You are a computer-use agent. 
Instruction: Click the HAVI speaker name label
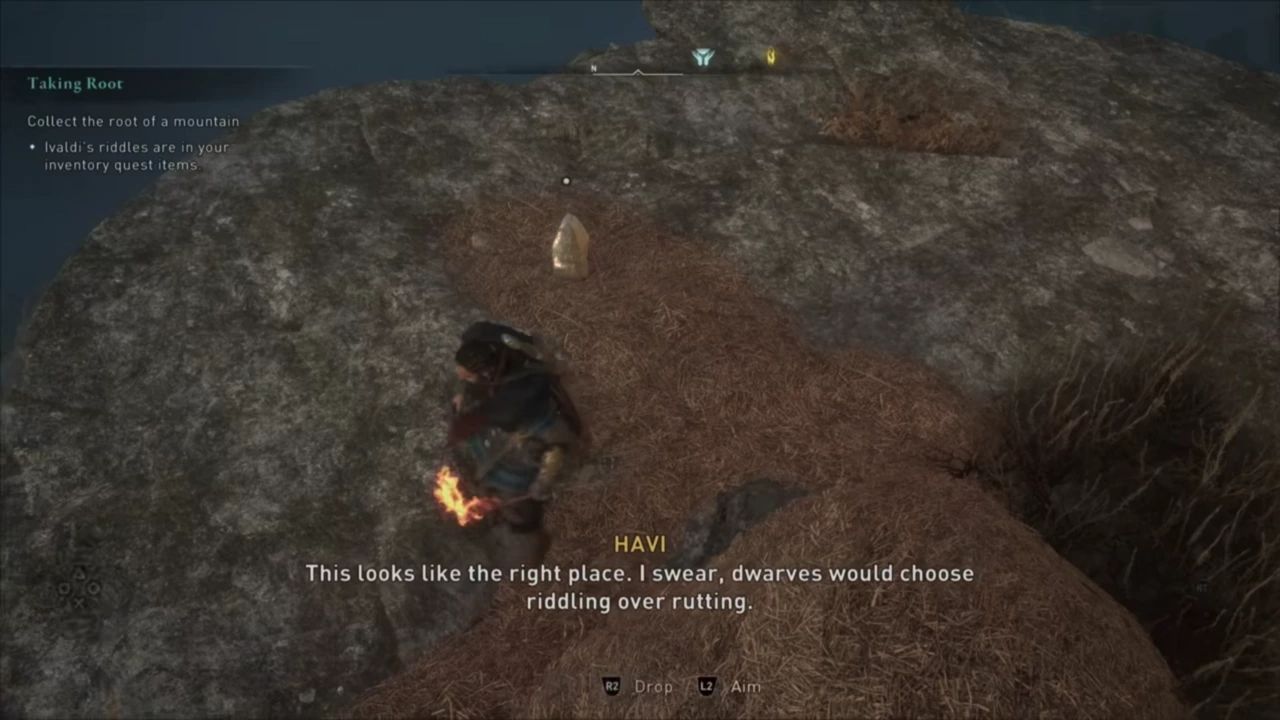(x=640, y=544)
